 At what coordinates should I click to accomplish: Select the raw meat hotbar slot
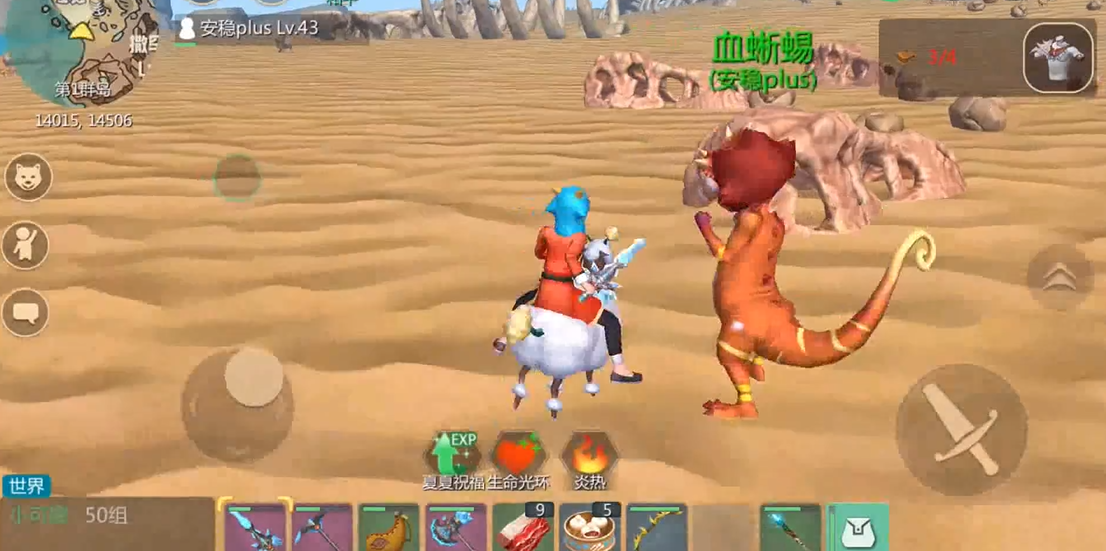522,527
